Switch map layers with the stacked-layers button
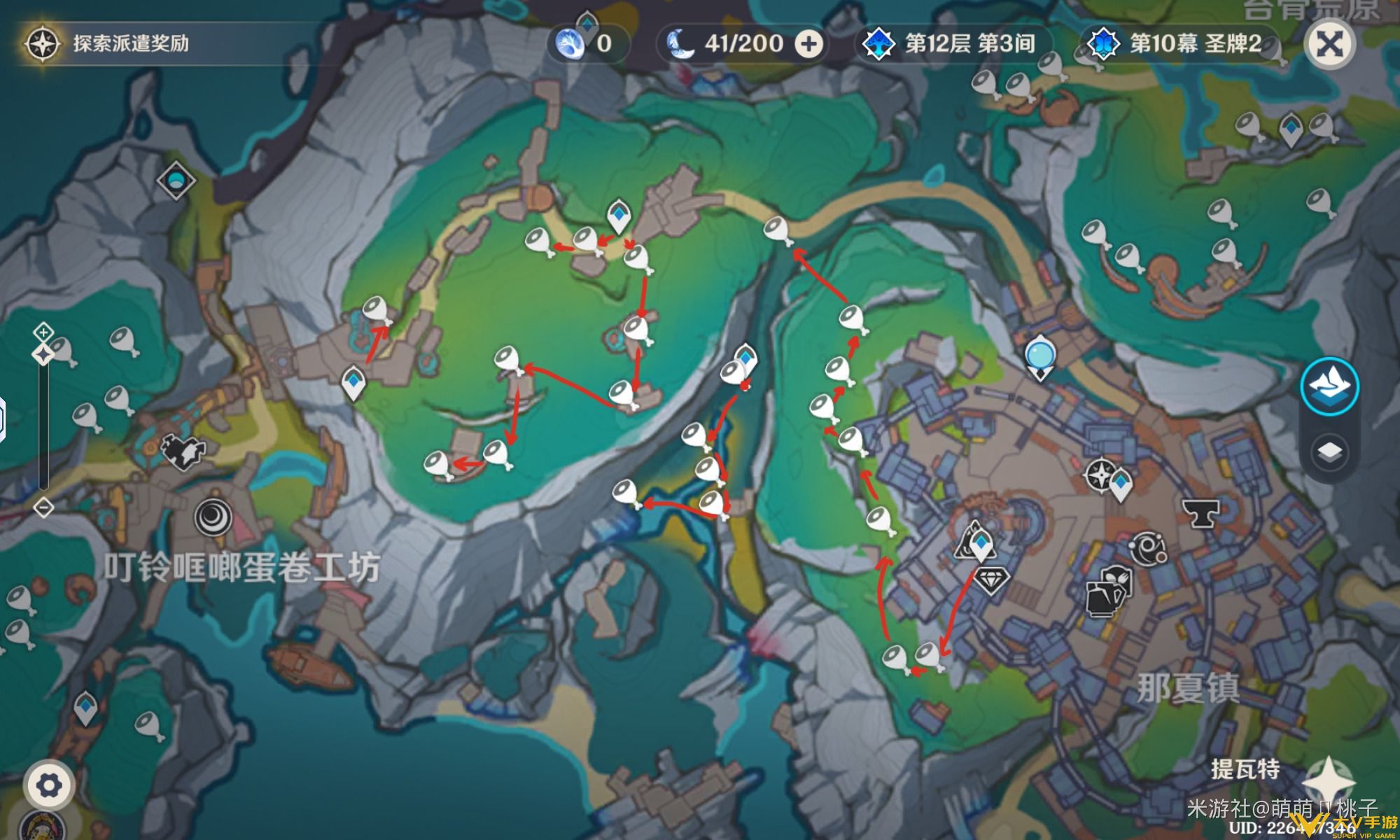 [x=1329, y=451]
